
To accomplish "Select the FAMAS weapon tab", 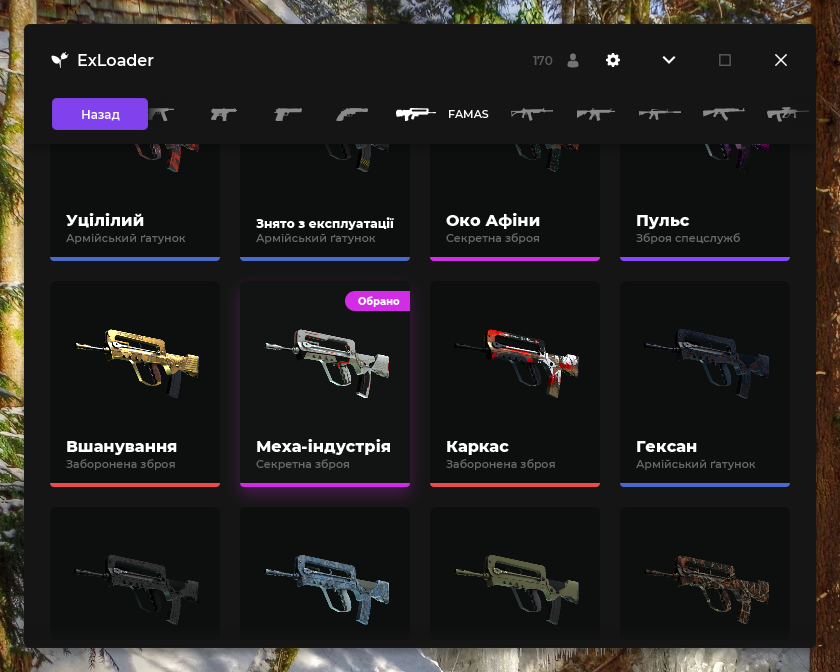I will pyautogui.click(x=441, y=114).
